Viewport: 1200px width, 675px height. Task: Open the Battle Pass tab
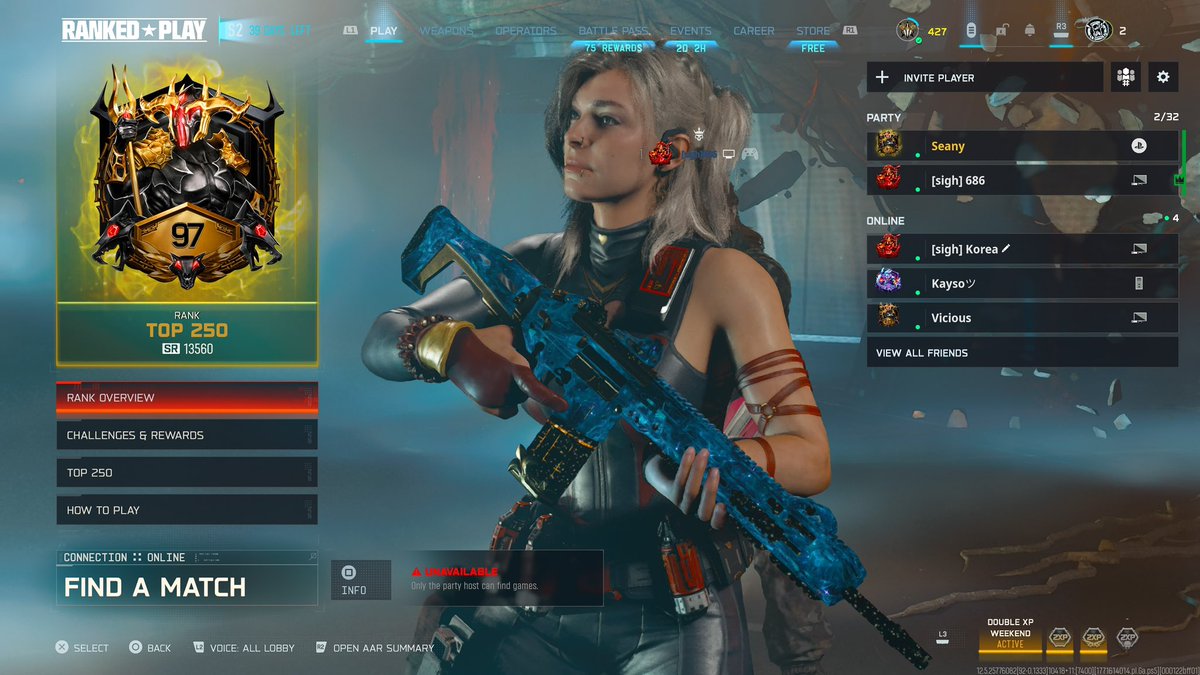(x=613, y=31)
